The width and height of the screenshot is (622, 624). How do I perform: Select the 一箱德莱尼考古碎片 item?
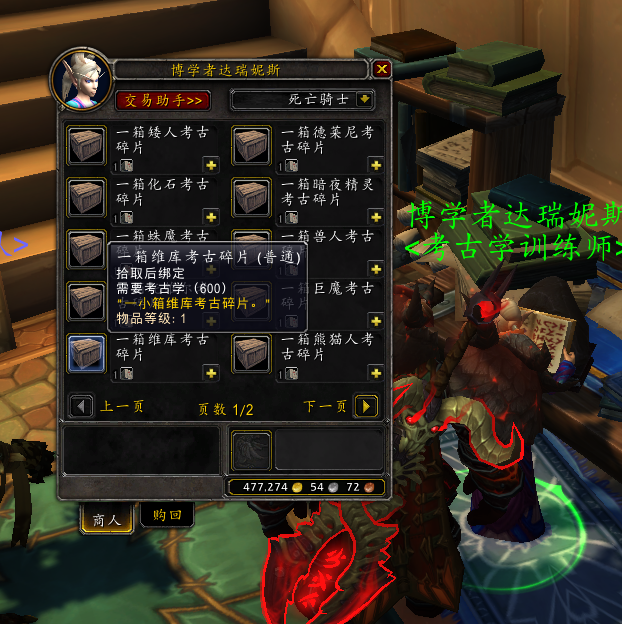252,146
